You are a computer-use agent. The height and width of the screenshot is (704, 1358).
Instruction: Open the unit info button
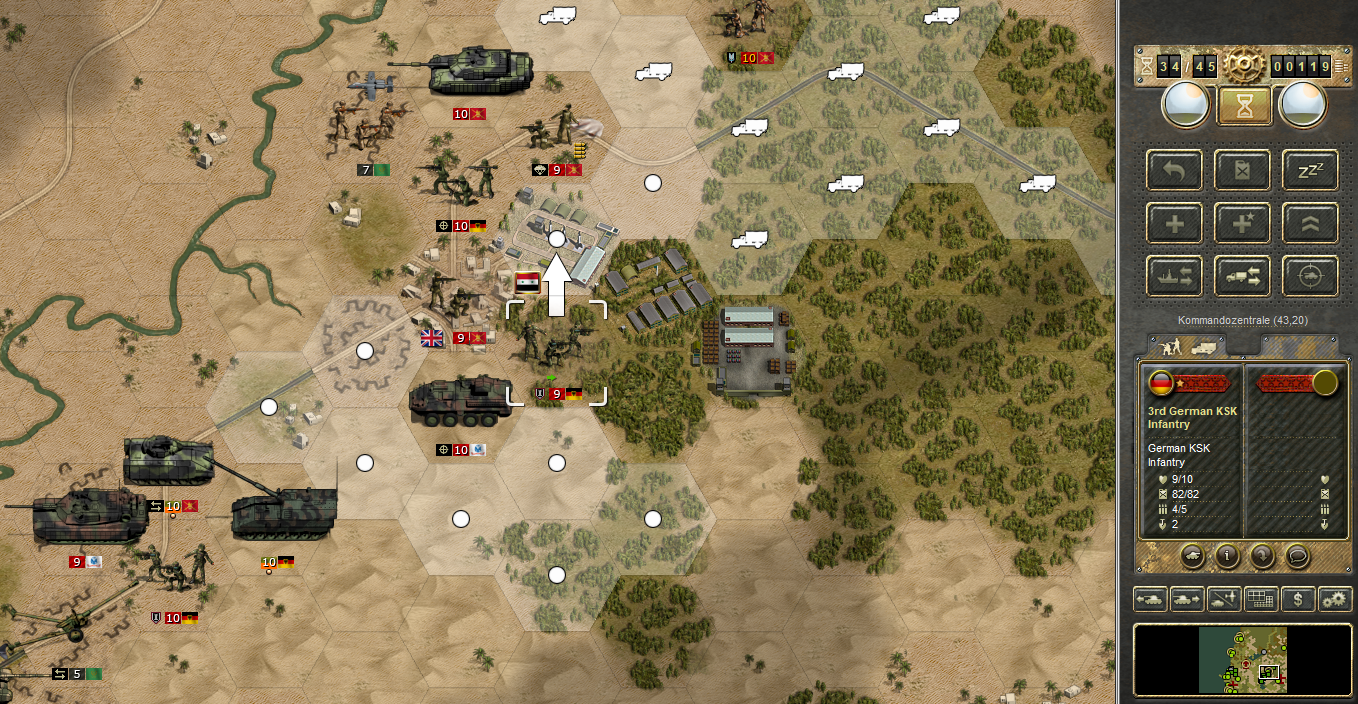click(x=1229, y=554)
